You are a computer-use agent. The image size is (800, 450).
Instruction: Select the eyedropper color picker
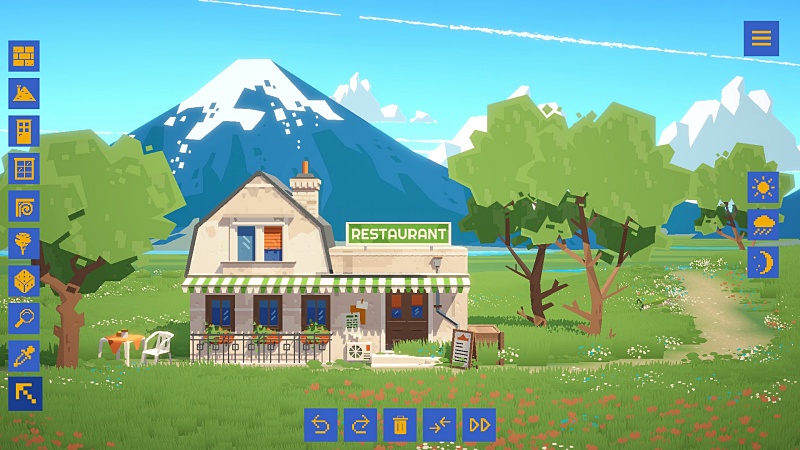pos(24,356)
